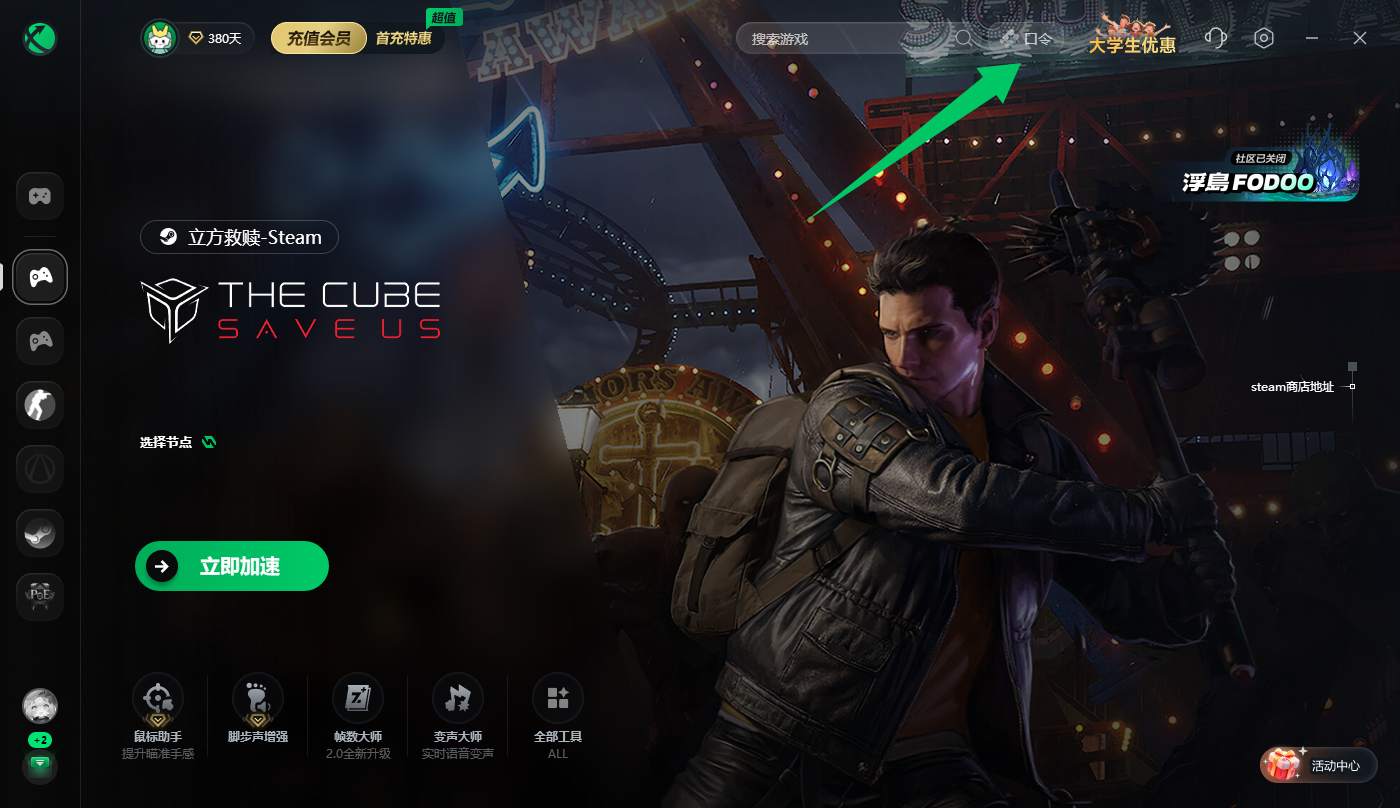The image size is (1400, 808).
Task: Open customer support via the headset icon
Action: click(1216, 38)
